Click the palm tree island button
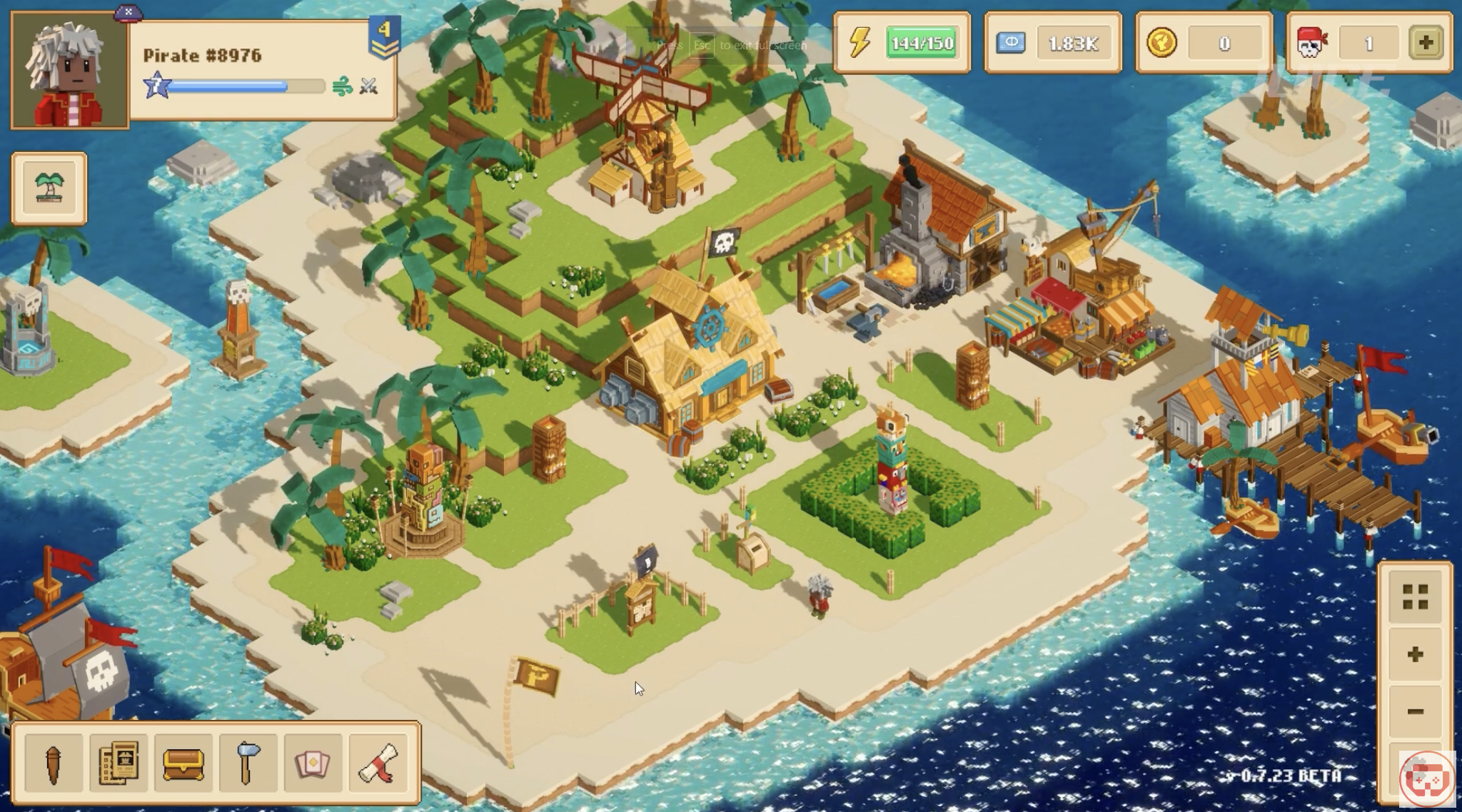This screenshot has height=812, width=1462. pos(49,188)
